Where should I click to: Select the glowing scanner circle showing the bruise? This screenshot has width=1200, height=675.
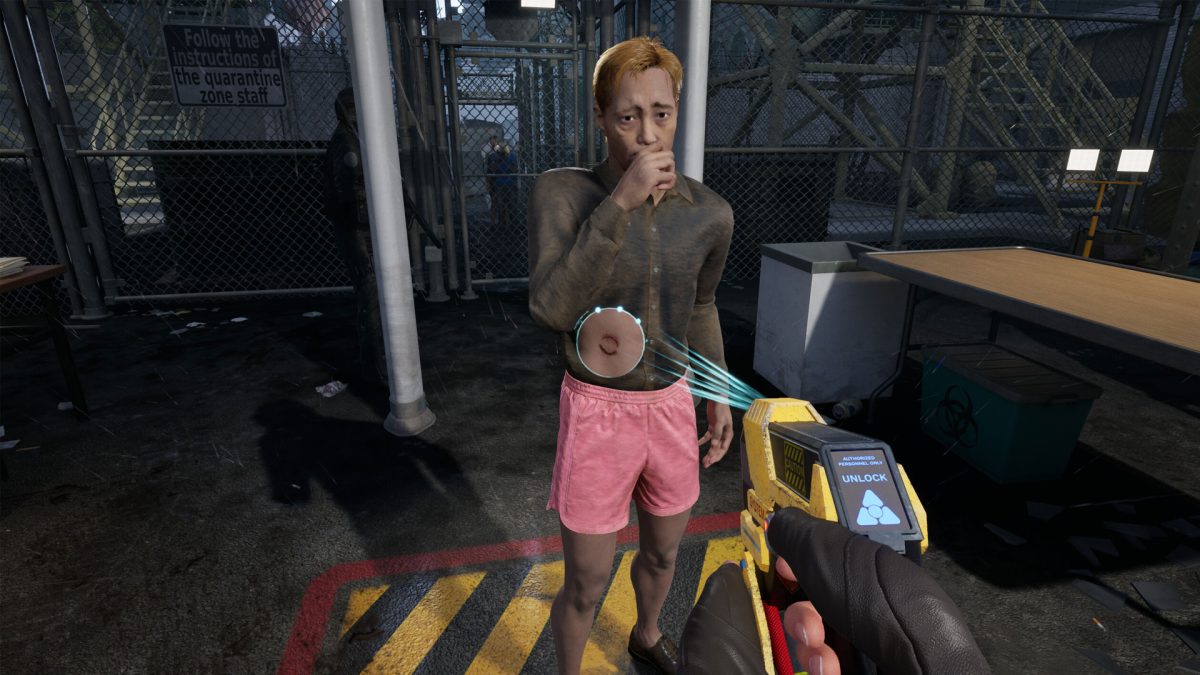point(610,342)
